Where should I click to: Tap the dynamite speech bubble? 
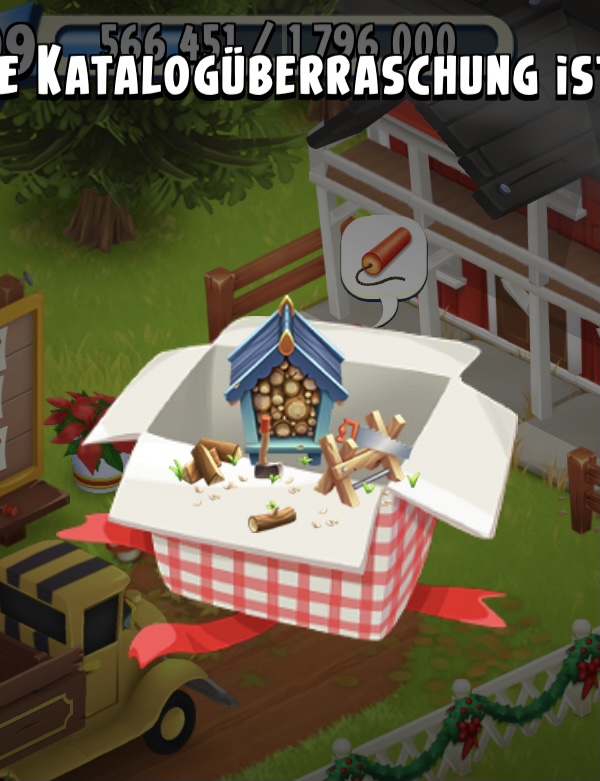pos(384,265)
